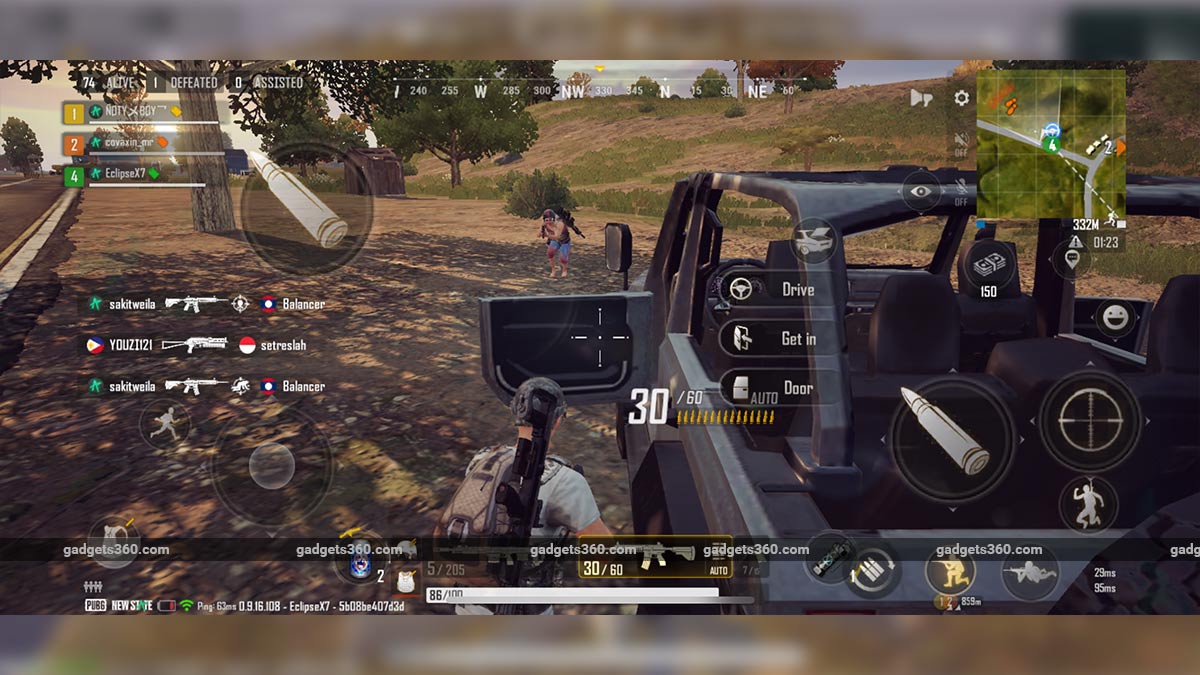Reload with the magazine bullets button
This screenshot has height=675, width=1200.
coord(872,571)
